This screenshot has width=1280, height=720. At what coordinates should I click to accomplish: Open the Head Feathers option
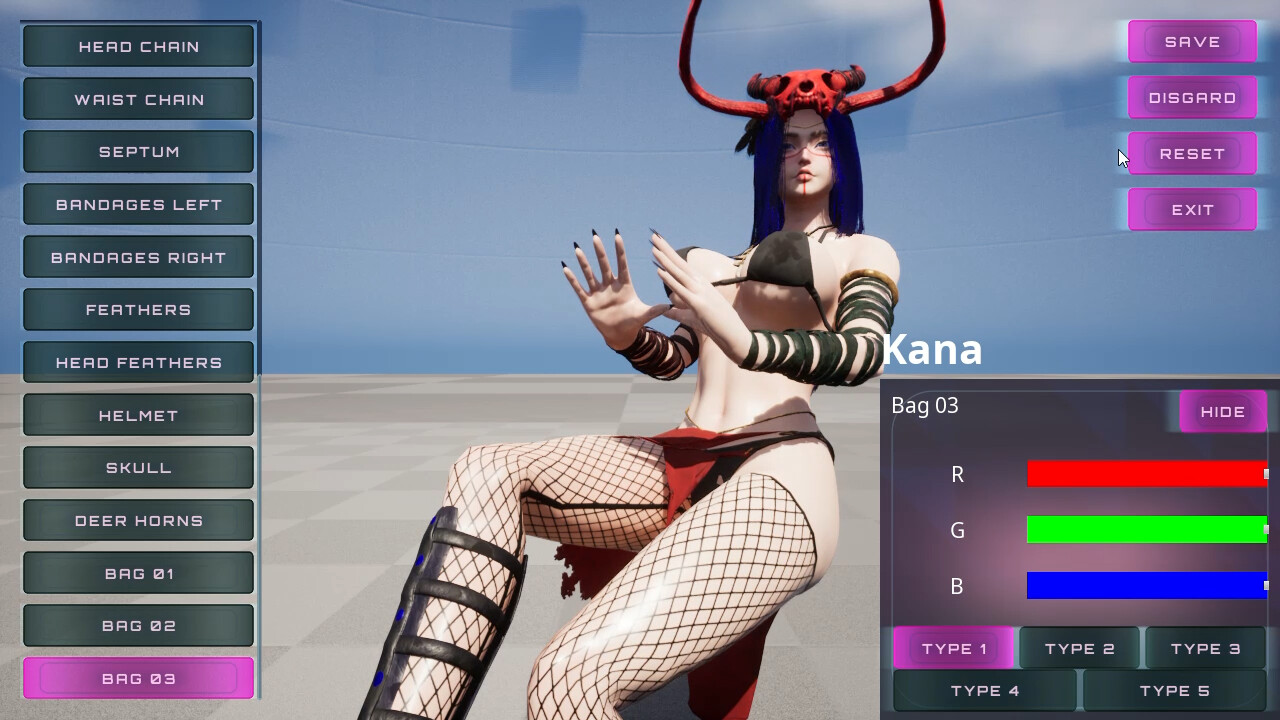pyautogui.click(x=138, y=363)
